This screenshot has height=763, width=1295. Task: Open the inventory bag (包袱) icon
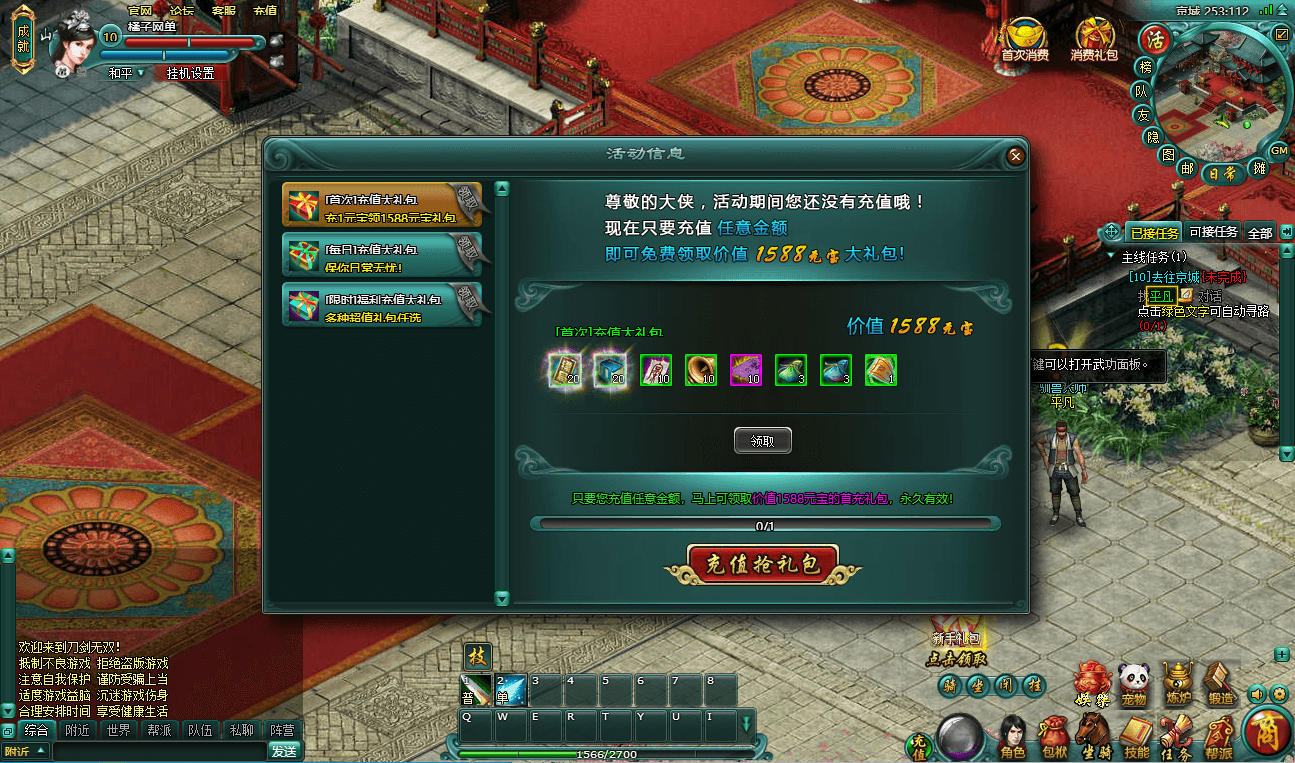1052,731
